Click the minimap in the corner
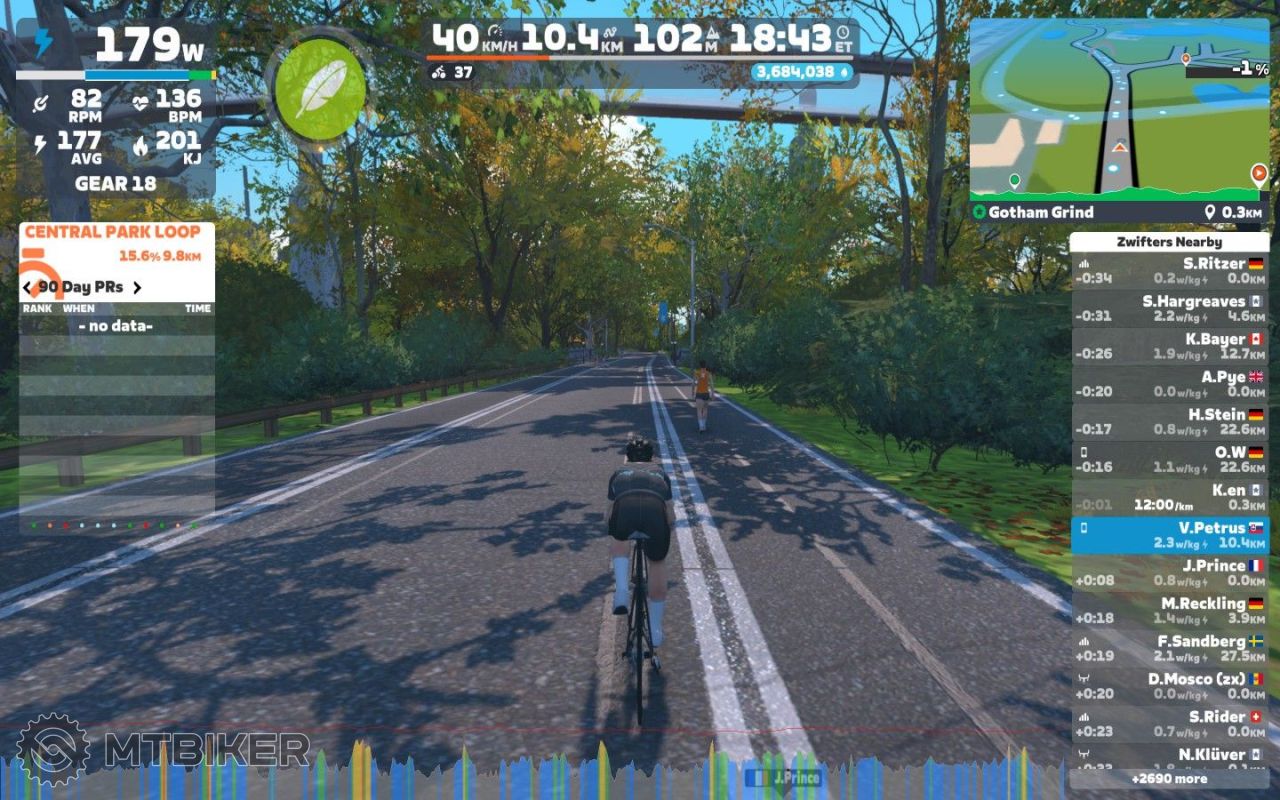Screen dimensions: 1280x800 click(1118, 108)
